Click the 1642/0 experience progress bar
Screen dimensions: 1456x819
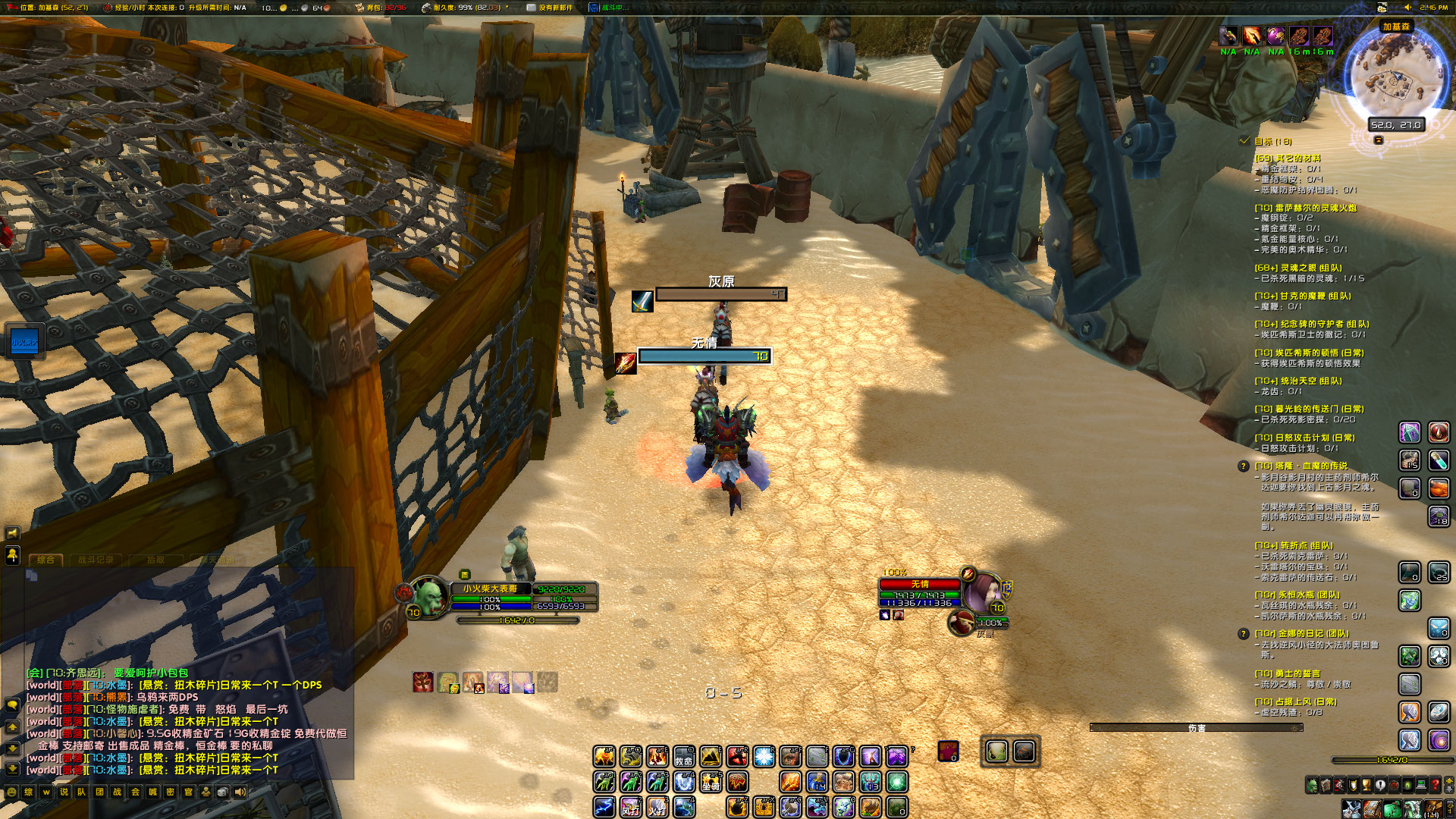click(1392, 760)
